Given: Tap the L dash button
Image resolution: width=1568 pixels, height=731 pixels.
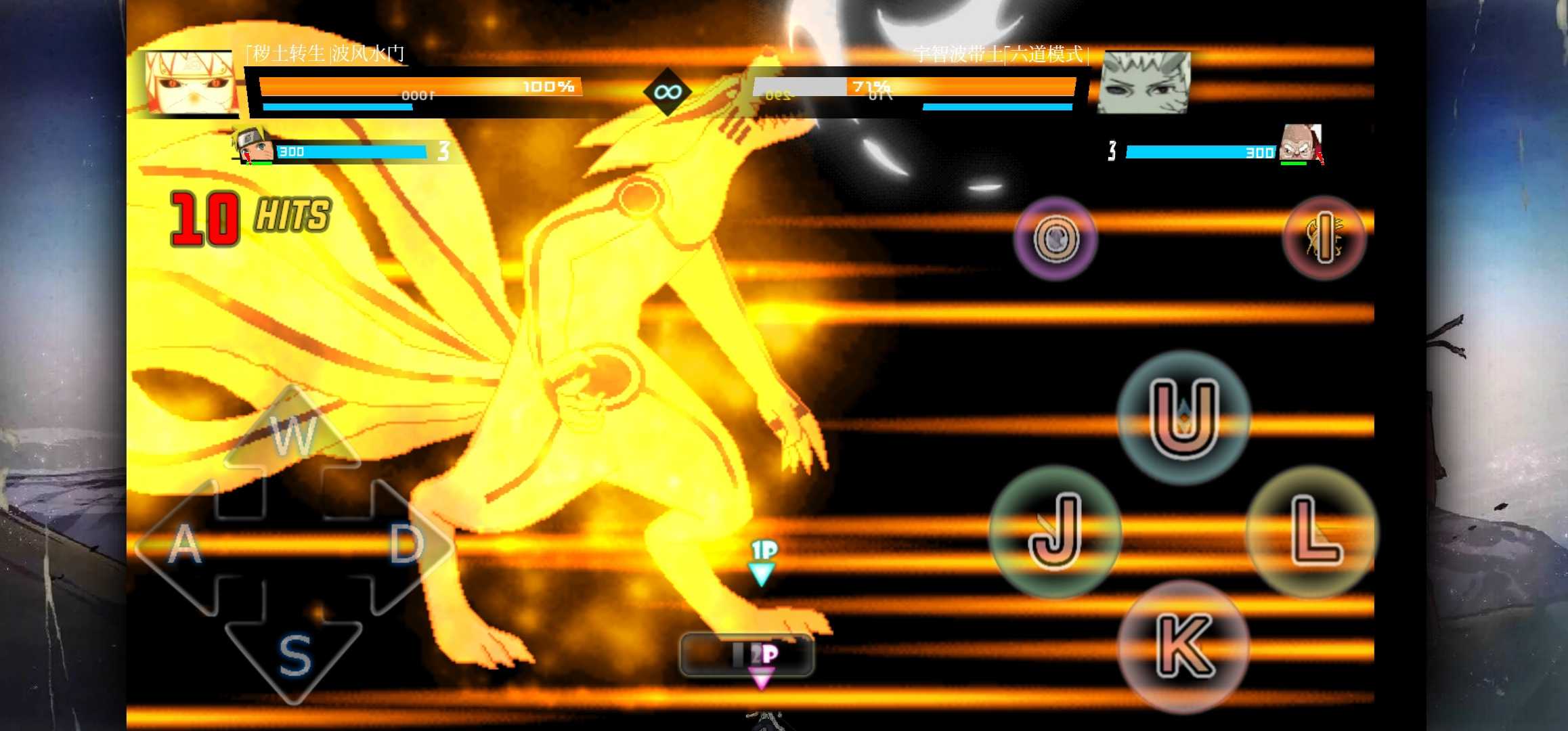Looking at the screenshot, I should [1312, 531].
